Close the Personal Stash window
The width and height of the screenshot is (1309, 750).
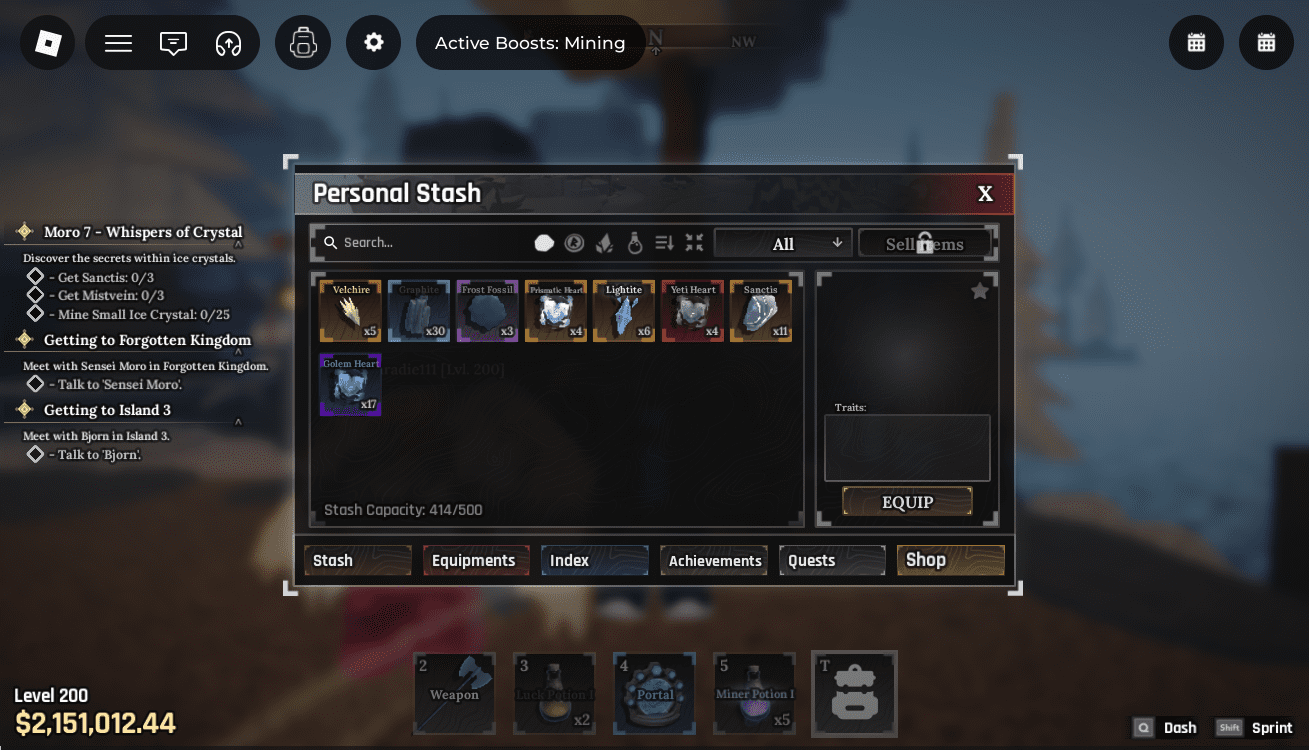click(985, 194)
